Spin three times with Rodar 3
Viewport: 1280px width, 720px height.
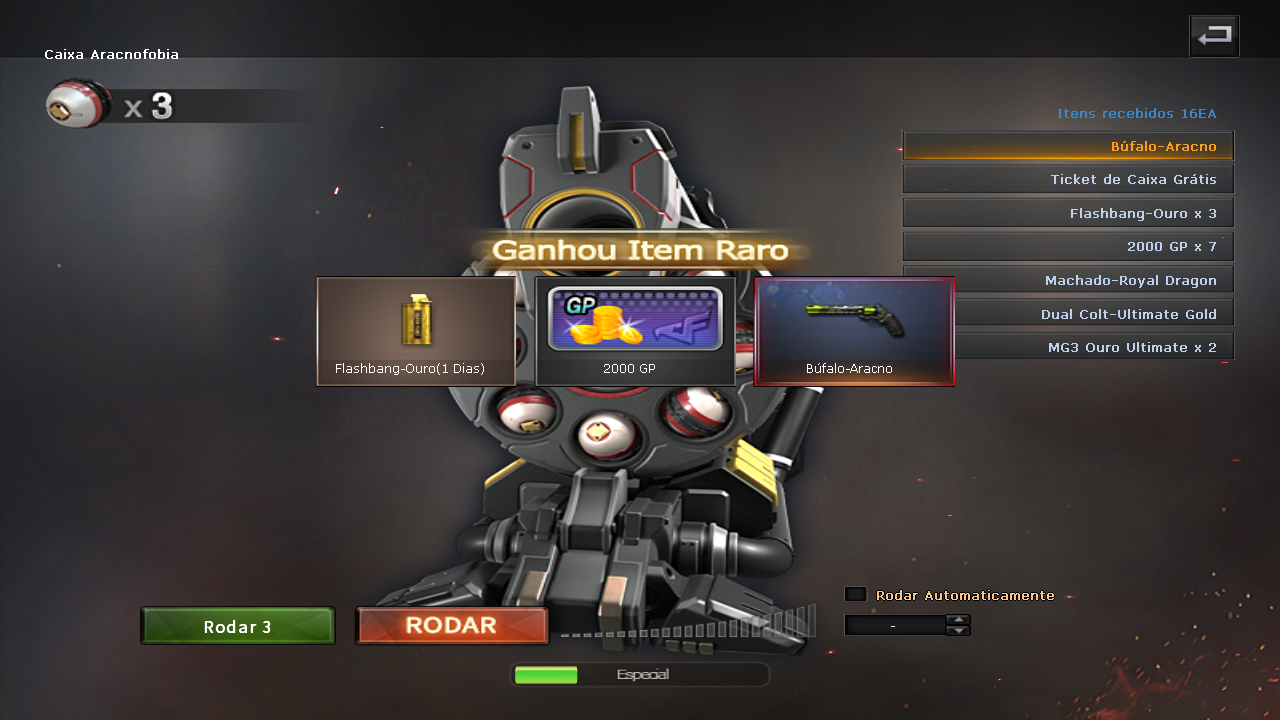click(238, 627)
